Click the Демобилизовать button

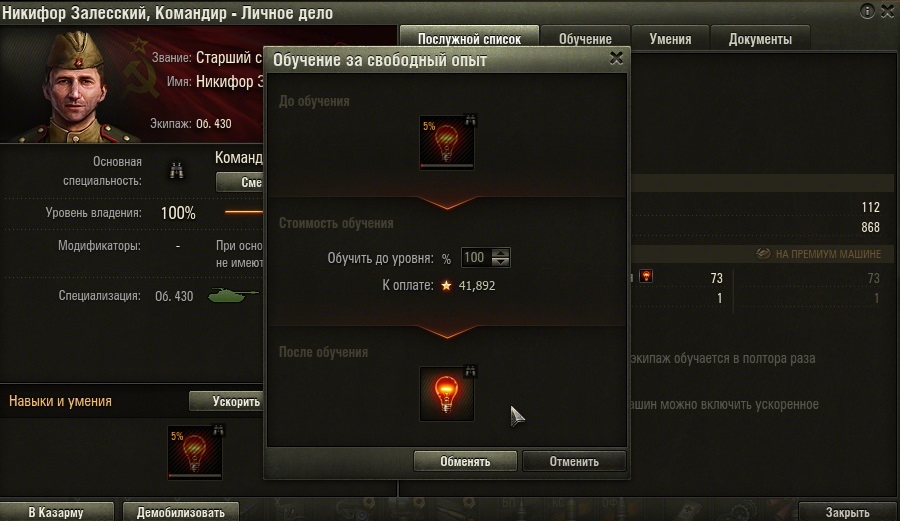(181, 512)
